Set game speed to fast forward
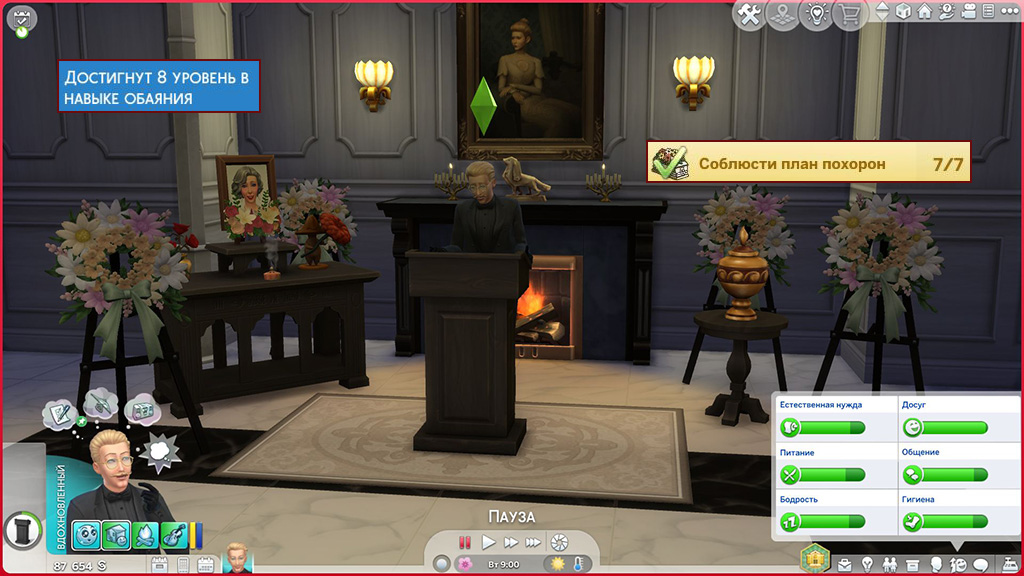Viewport: 1024px width, 576px height. tap(511, 542)
